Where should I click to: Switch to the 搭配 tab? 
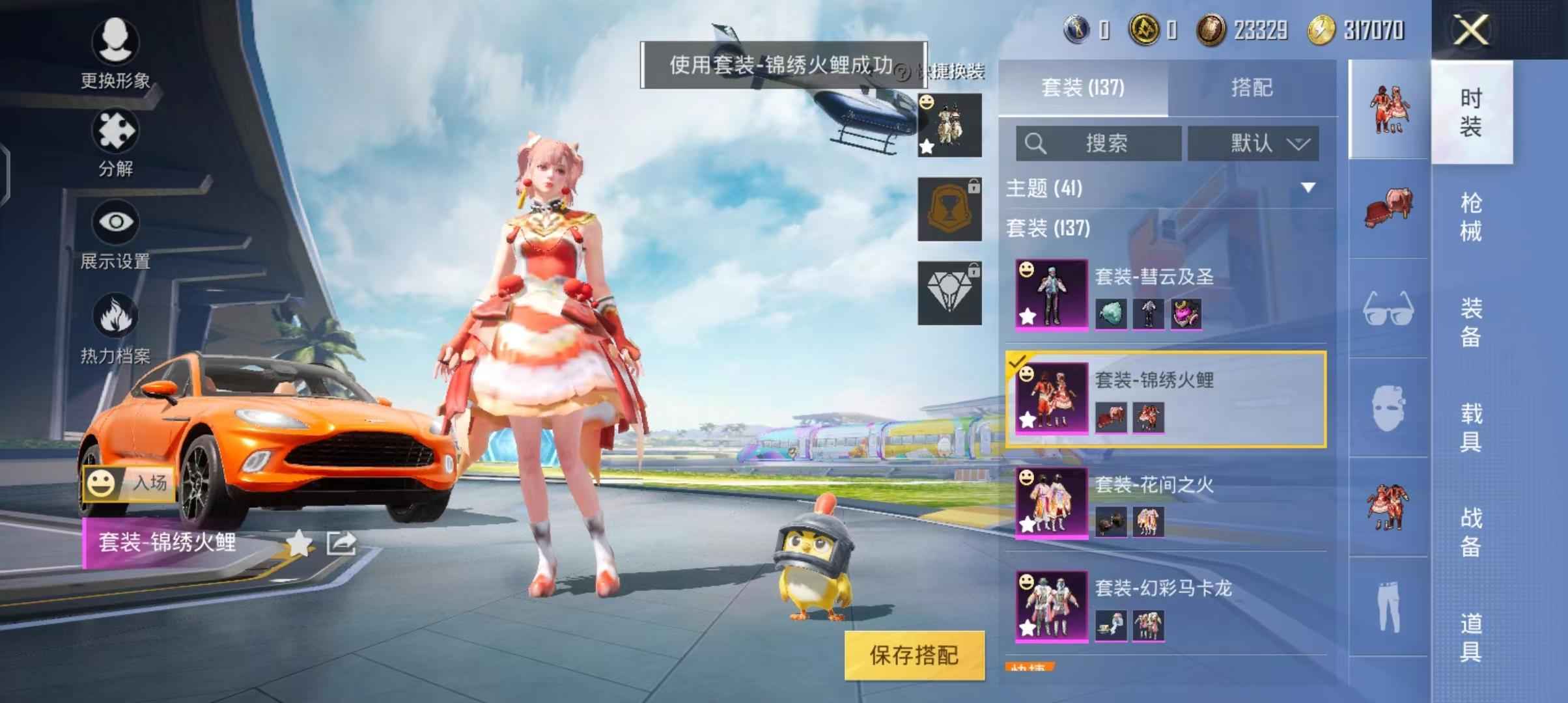point(1251,88)
